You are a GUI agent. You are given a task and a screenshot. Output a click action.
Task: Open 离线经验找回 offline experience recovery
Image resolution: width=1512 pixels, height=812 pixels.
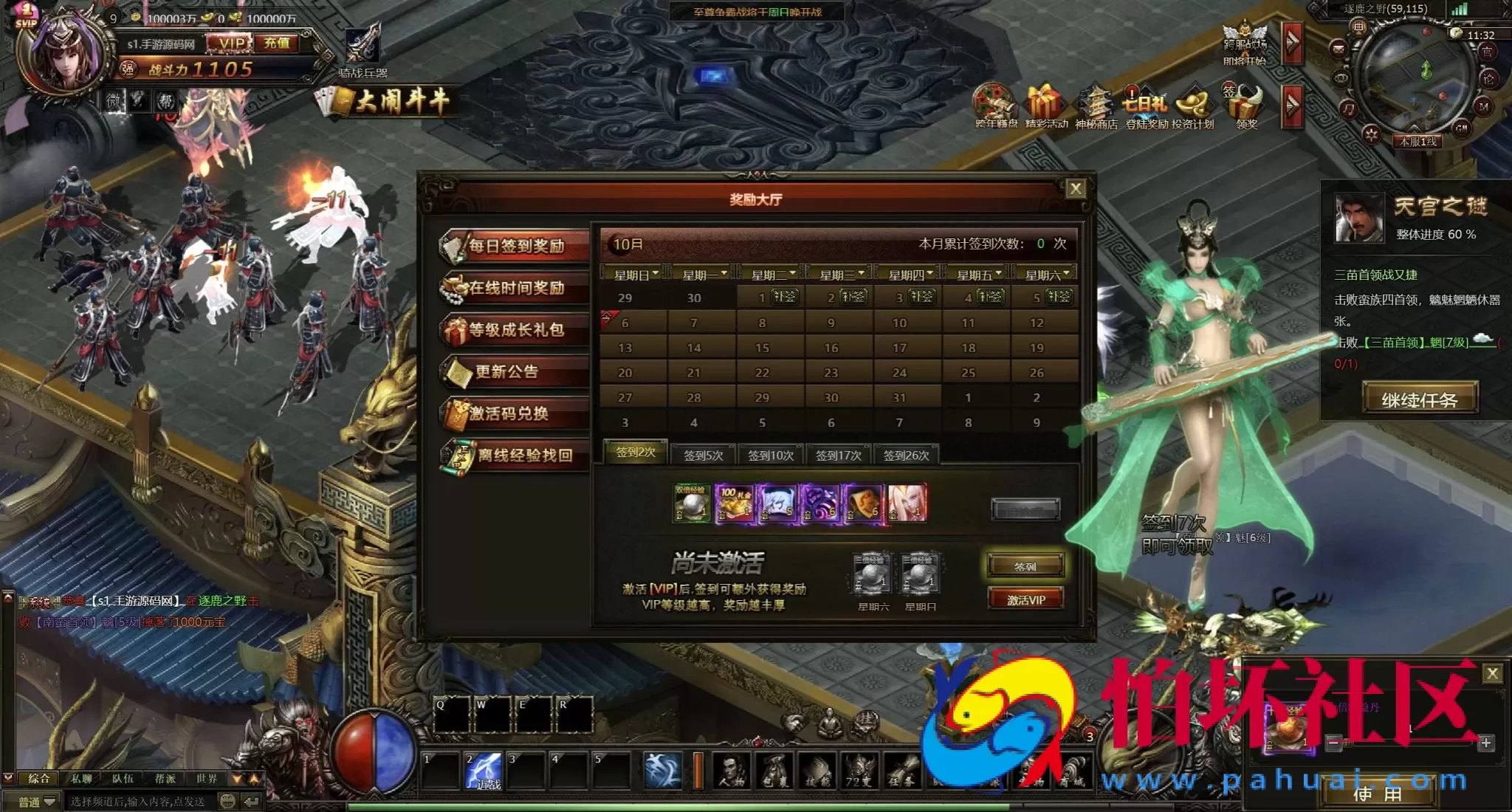point(515,455)
